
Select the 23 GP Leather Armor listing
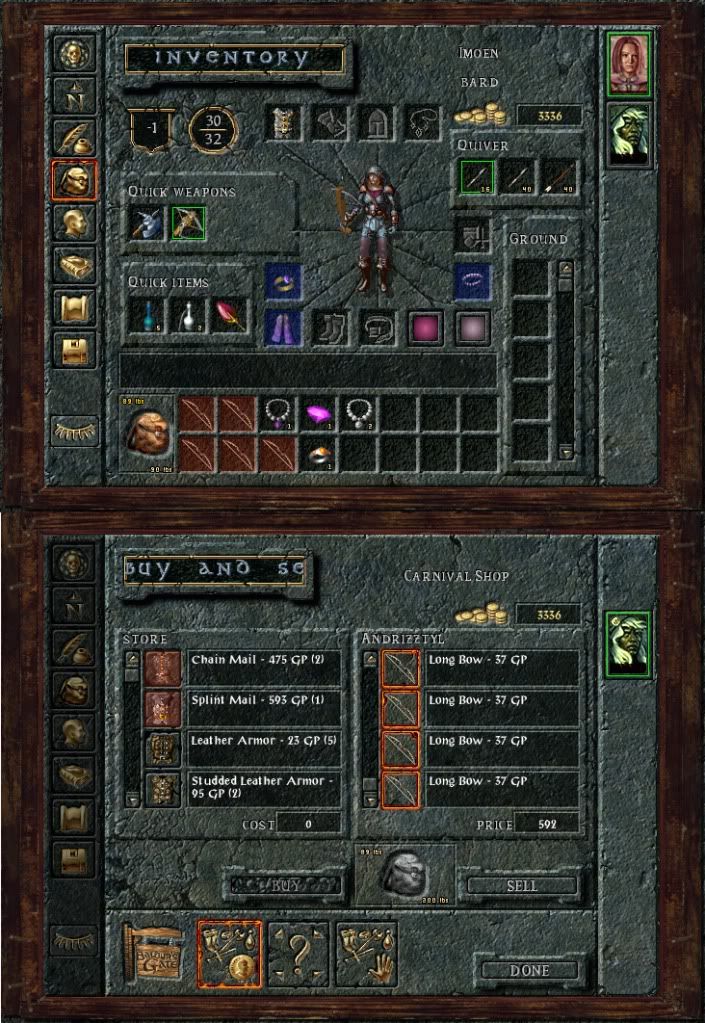[264, 747]
